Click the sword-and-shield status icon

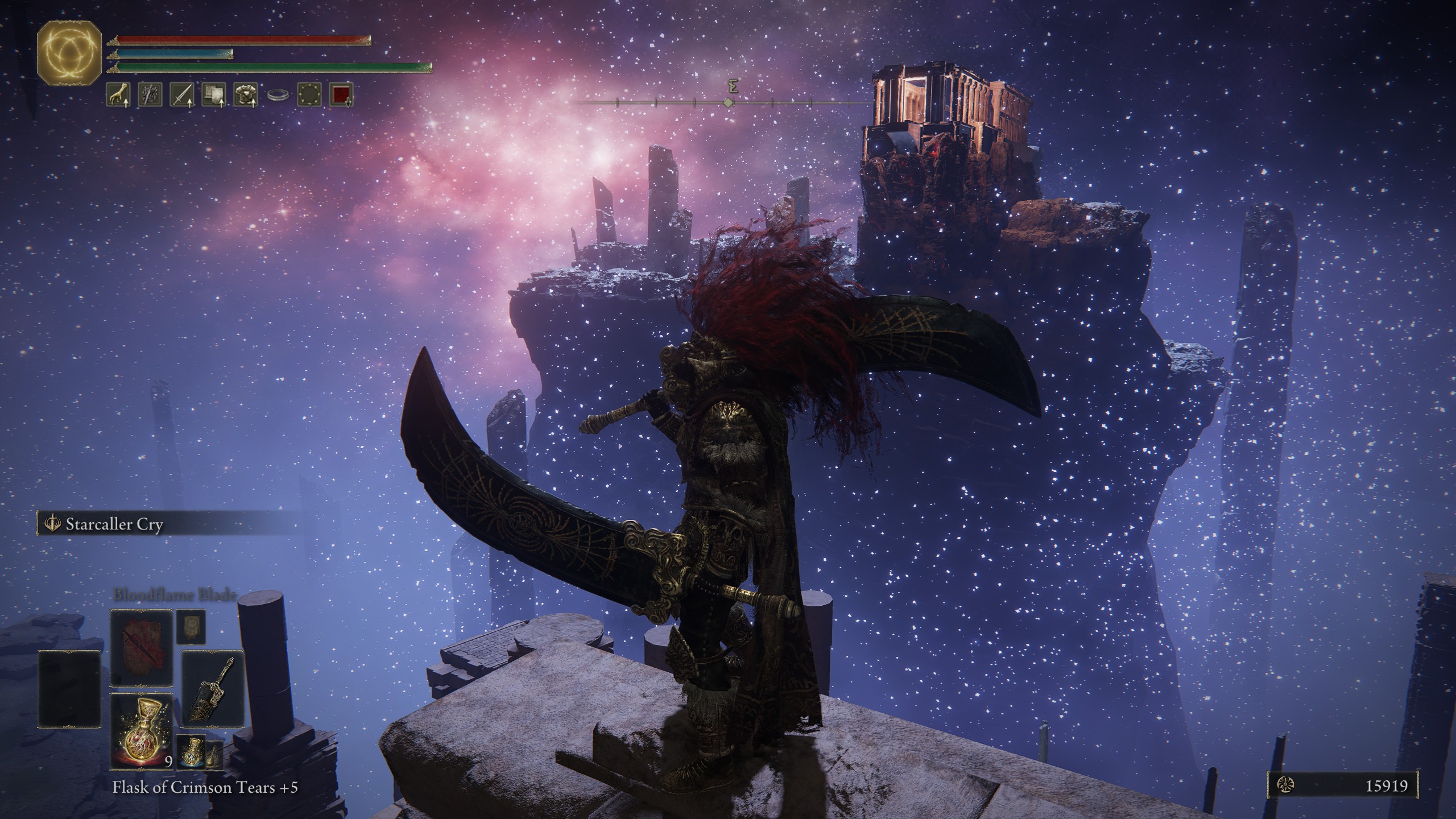(x=150, y=95)
